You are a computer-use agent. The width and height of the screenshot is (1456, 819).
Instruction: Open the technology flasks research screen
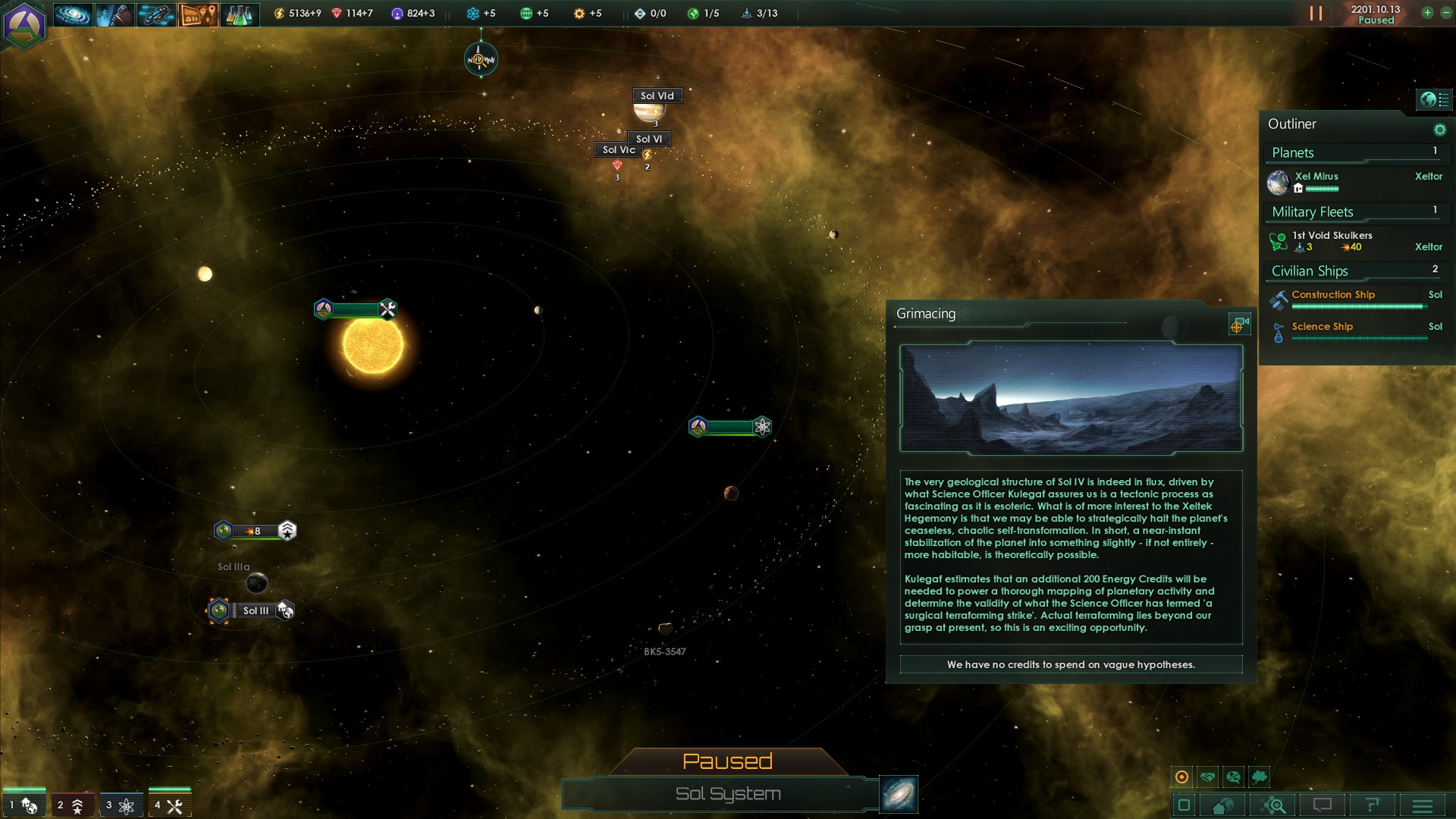(x=240, y=14)
